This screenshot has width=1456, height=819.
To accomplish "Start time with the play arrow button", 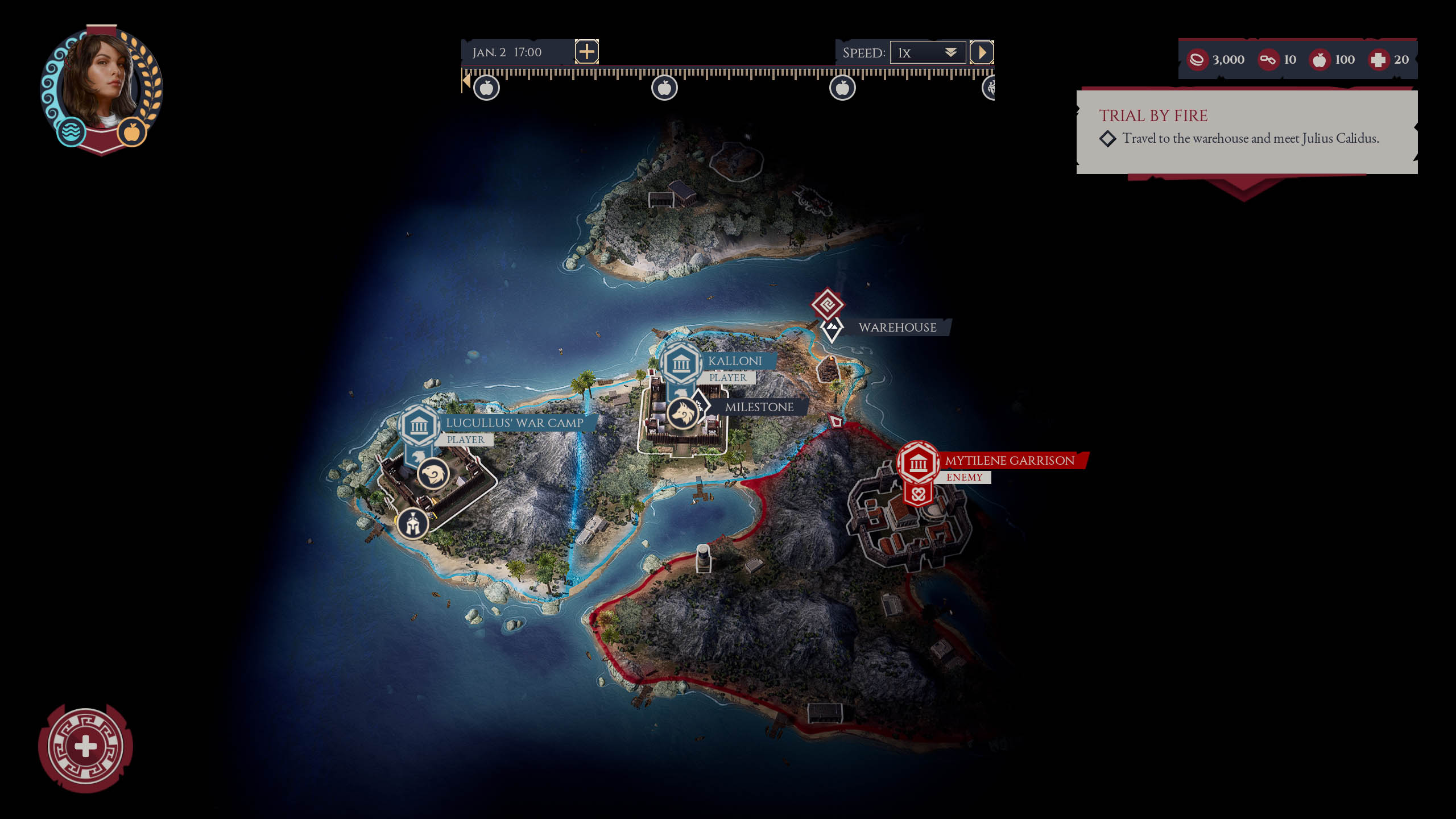I will [x=982, y=53].
